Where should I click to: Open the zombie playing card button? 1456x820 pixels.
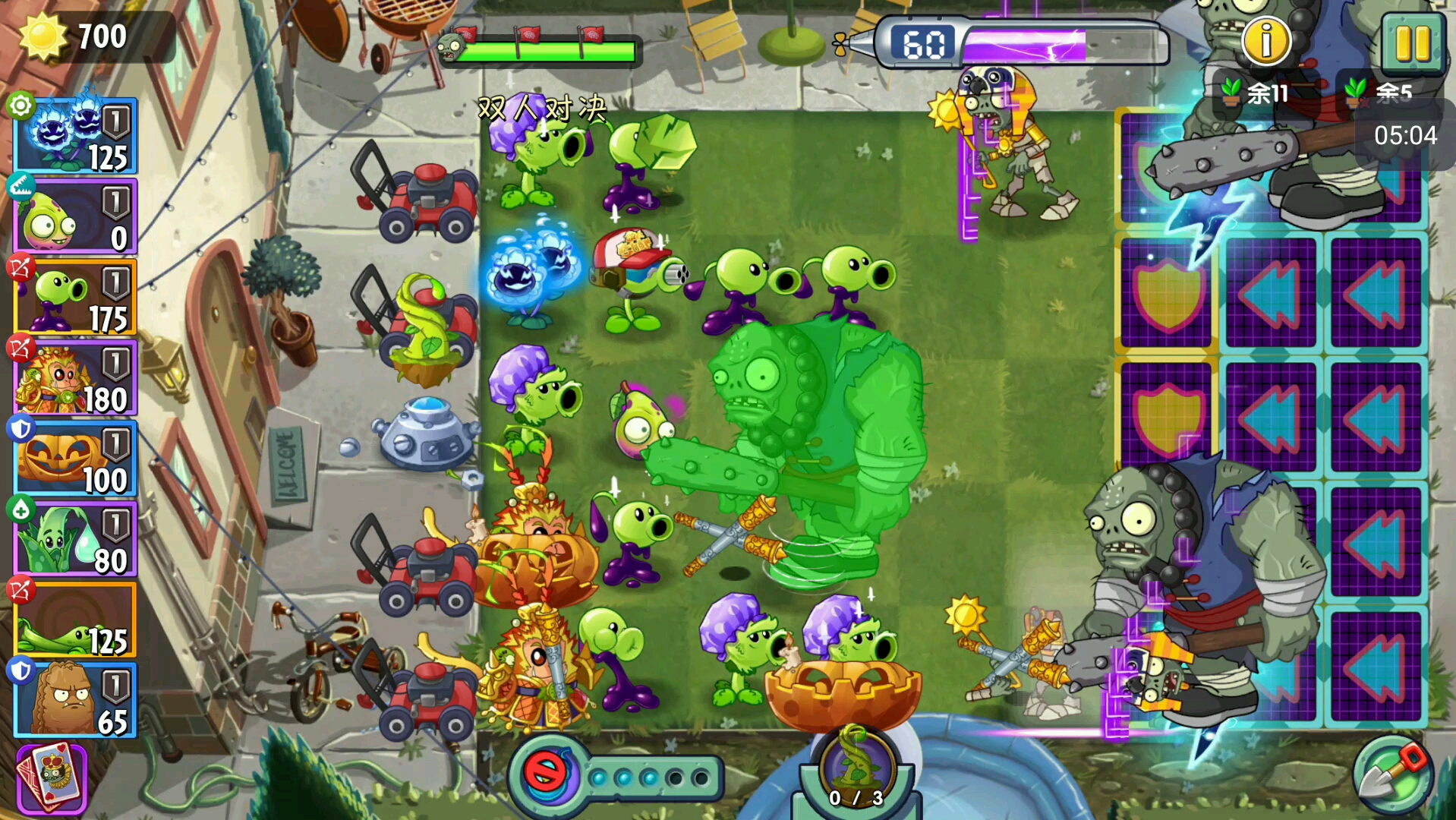pyautogui.click(x=52, y=777)
